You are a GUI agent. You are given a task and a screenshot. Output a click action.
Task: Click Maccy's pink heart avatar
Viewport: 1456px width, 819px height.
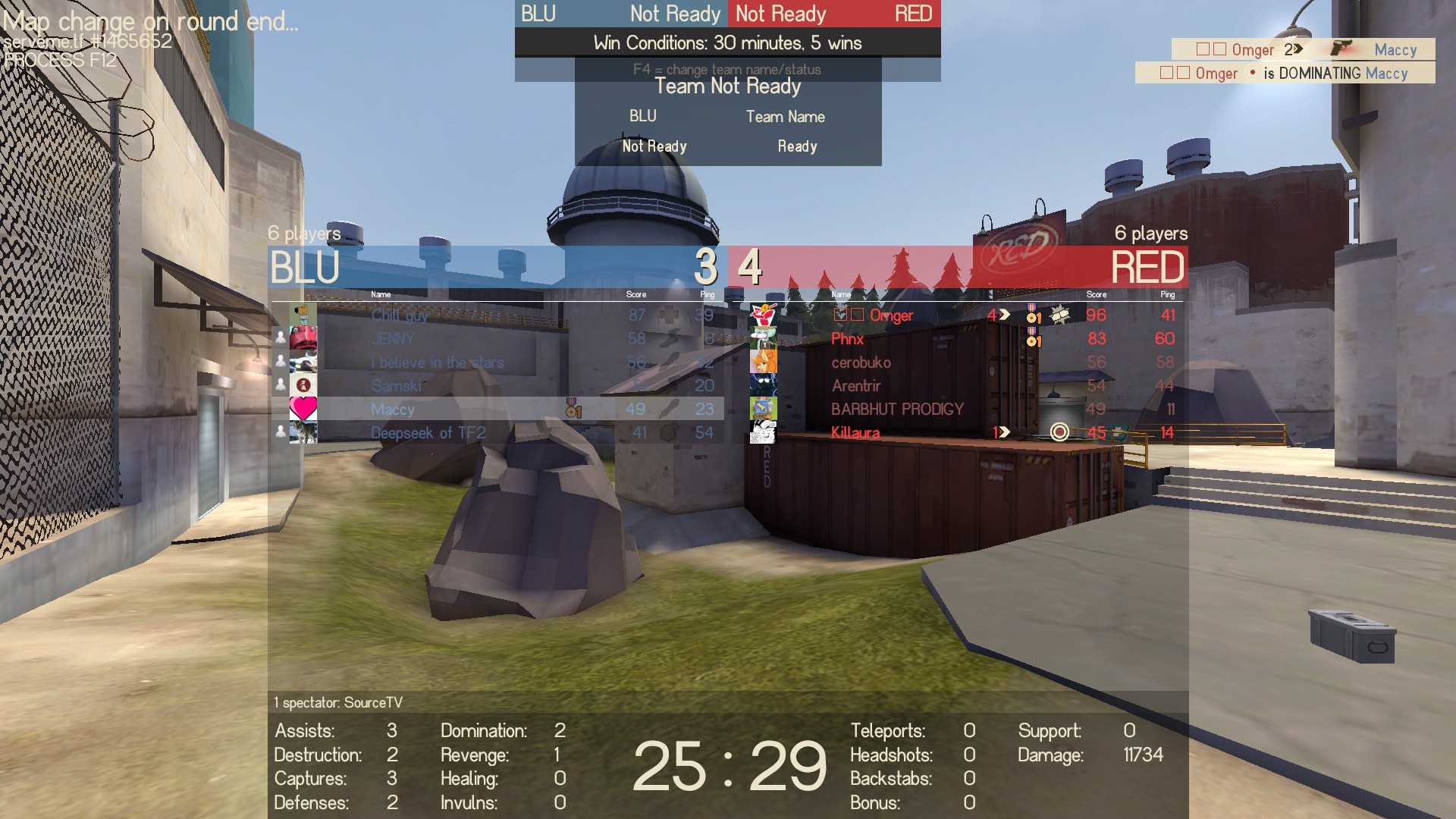303,409
